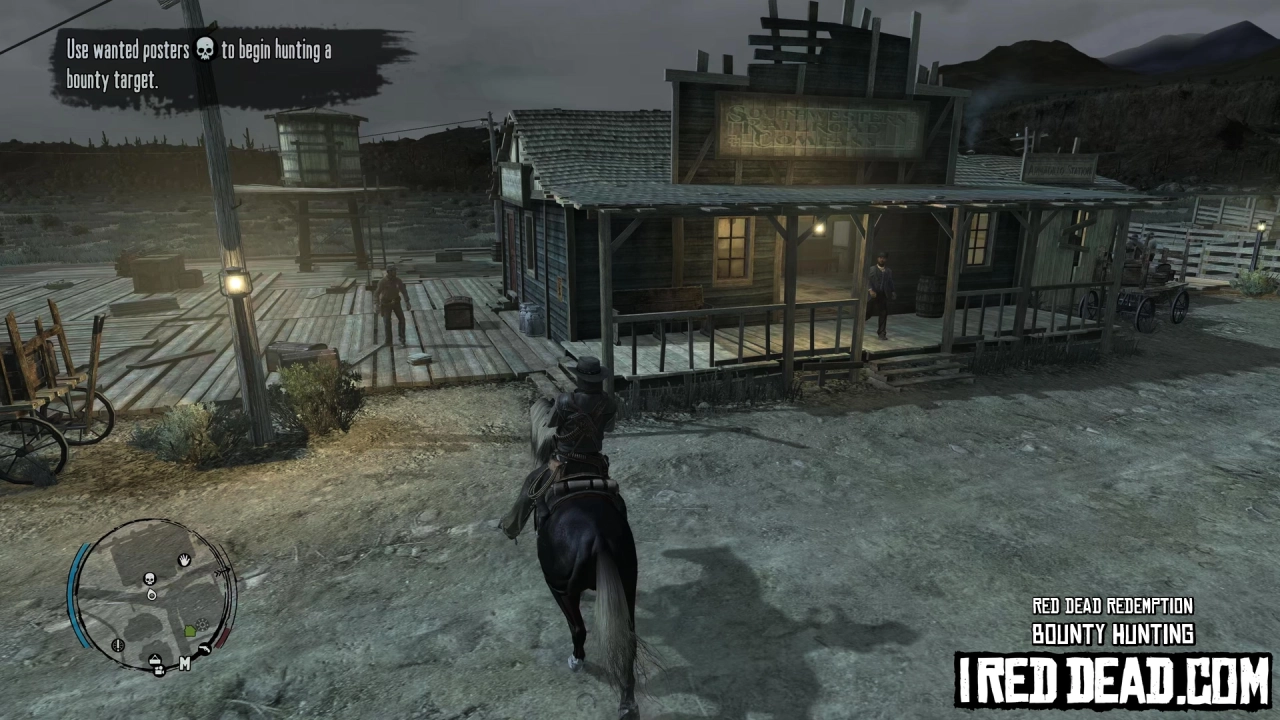Screen dimensions: 1280x720
Task: Click the pistol gunsmith icon on the minimap edge
Action: tap(205, 649)
